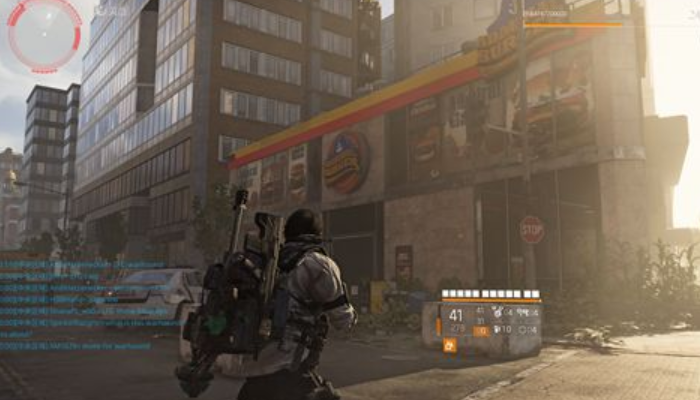Select the highlighted orange weapon slot
Screen dimensions: 700x400
tap(481, 329)
